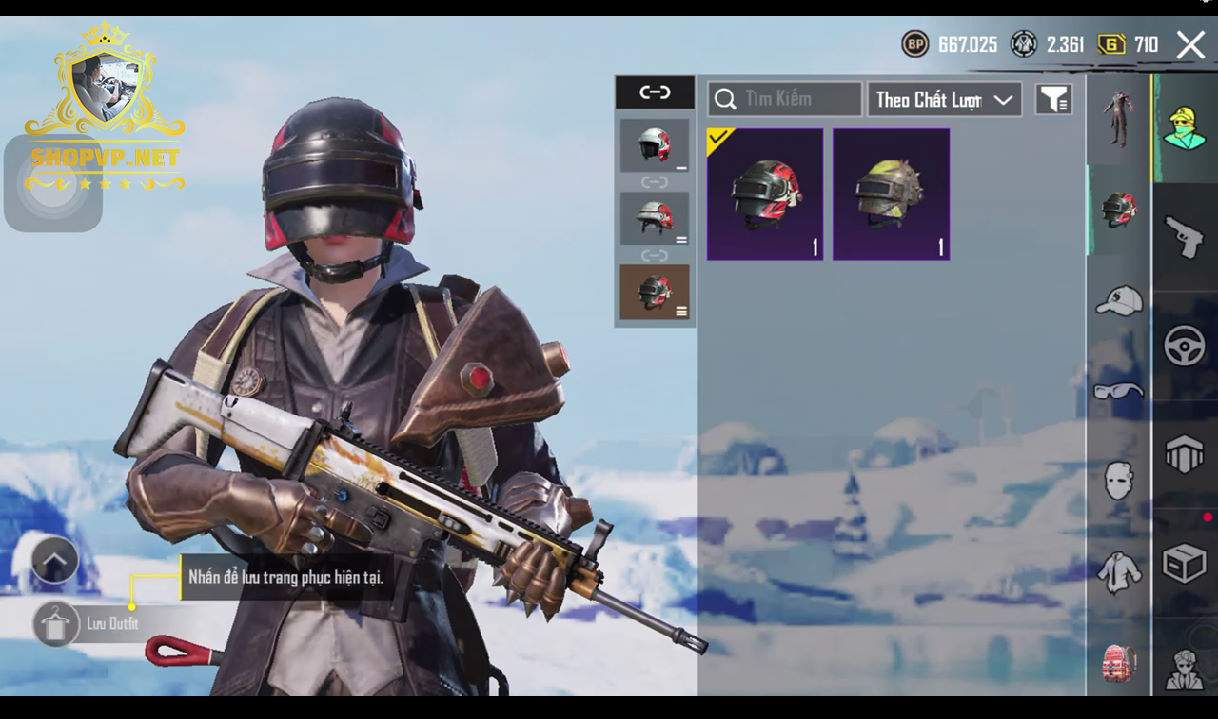Open the face mask category

coord(1118,481)
